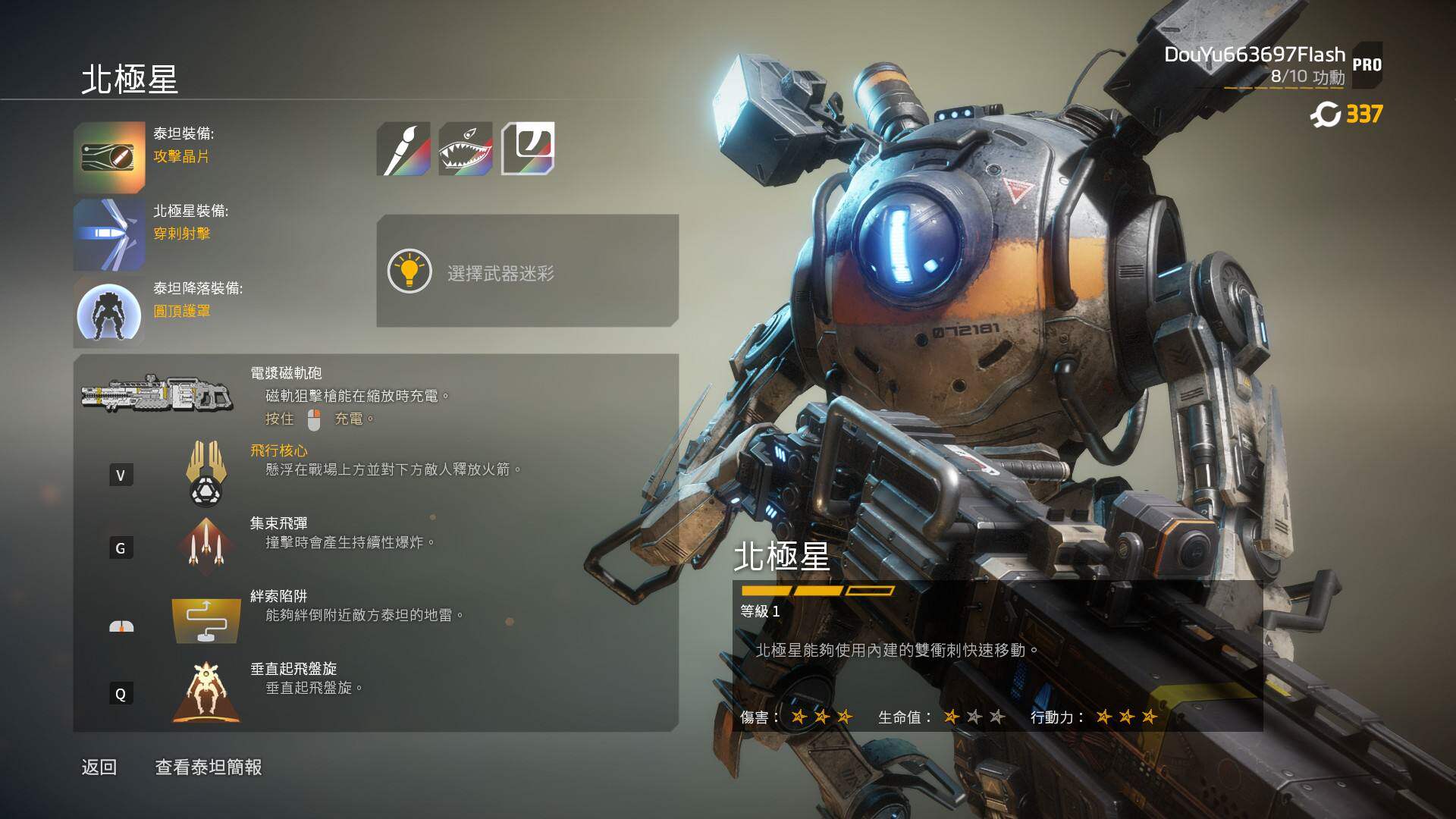Select the weapon camo icon button
This screenshot has width=1456, height=819.
point(528,149)
